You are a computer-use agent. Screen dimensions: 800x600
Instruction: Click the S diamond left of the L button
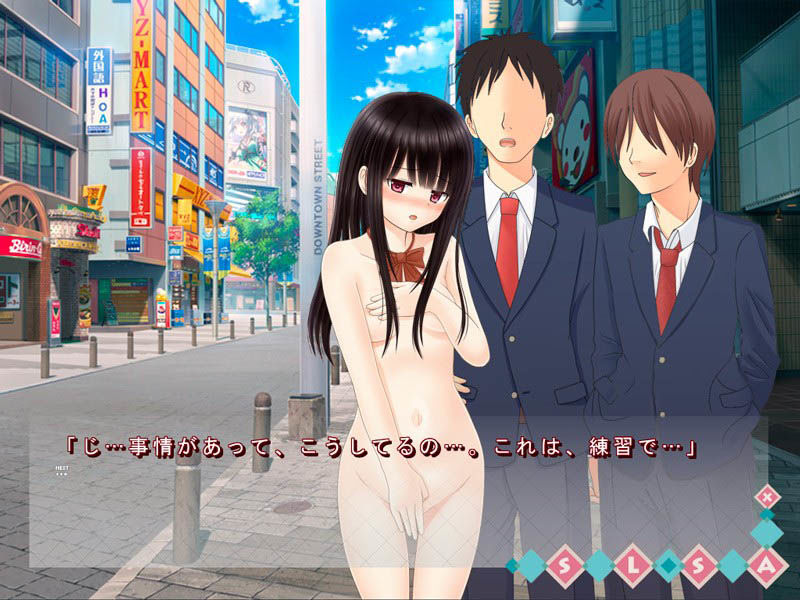point(564,566)
